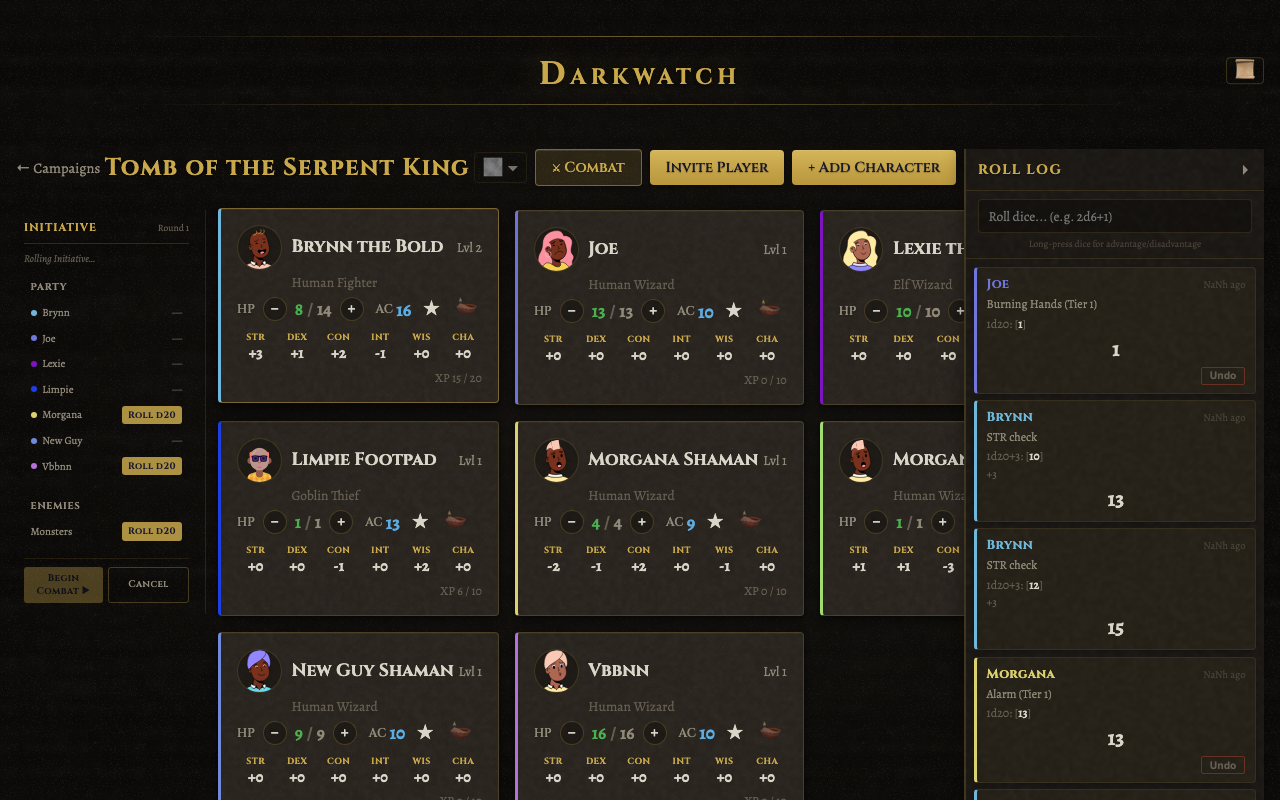
Task: Click the star icon on Vbbnn's card
Action: (x=734, y=732)
